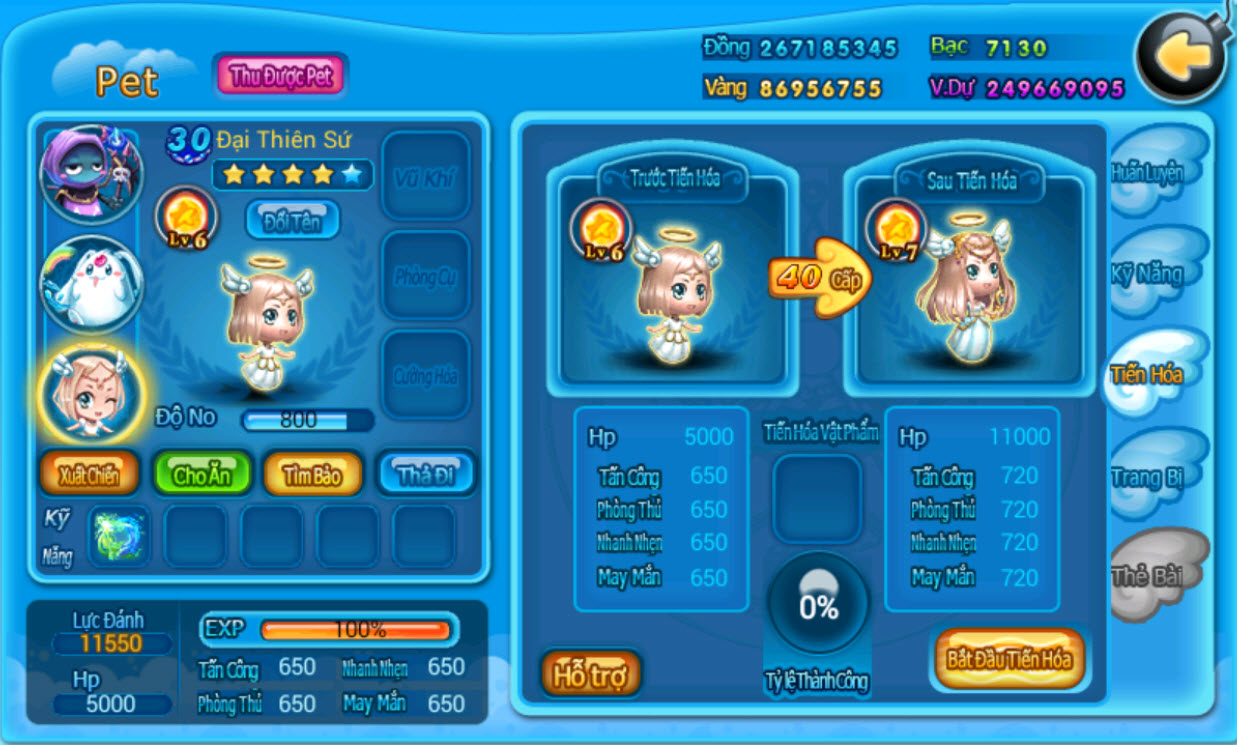This screenshot has width=1237, height=745.
Task: Switch to the Kỹ Năng tab
Action: [x=1148, y=274]
